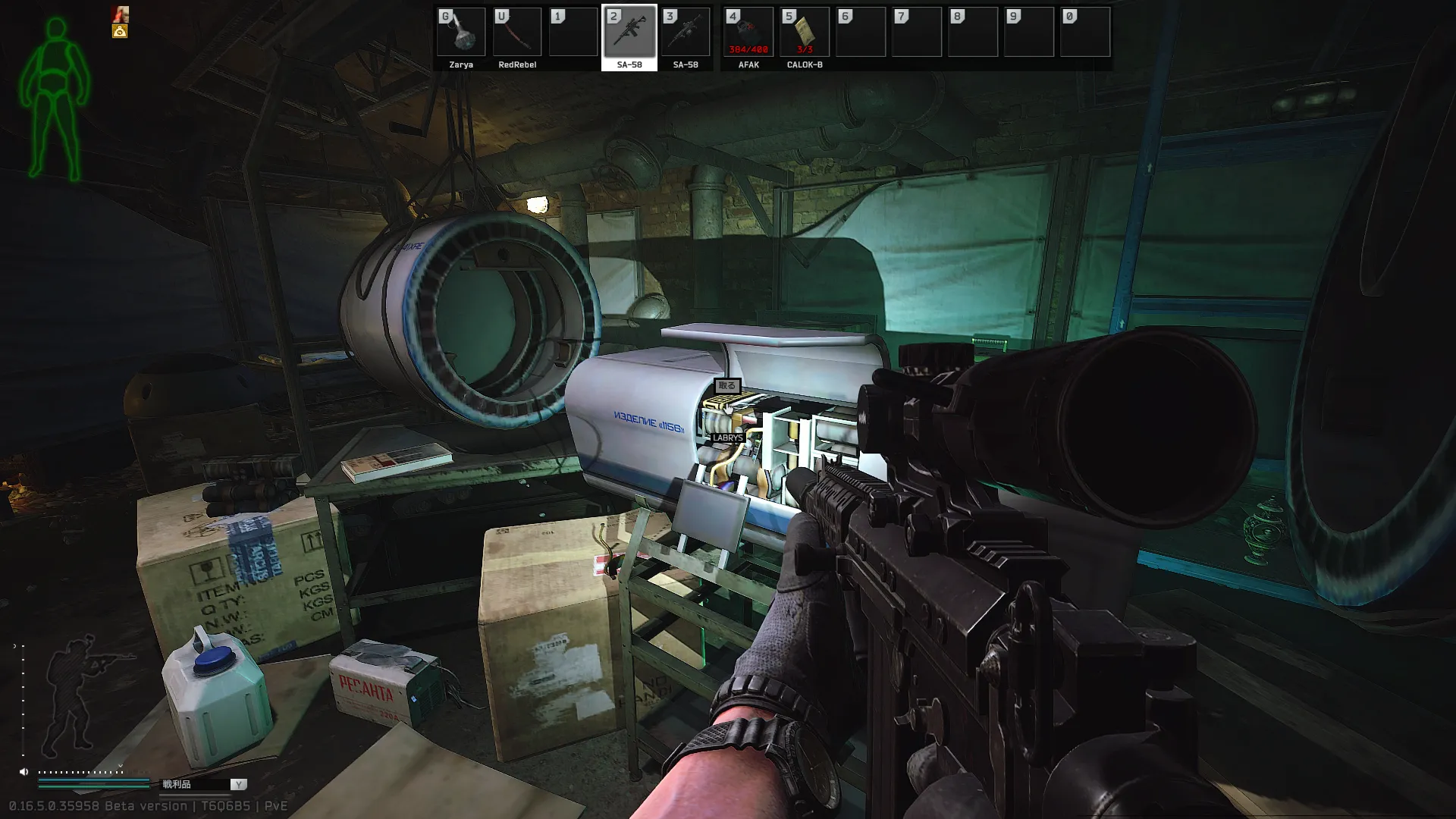Click the highlighted SA-58 rifle slot
This screenshot has height=819, width=1456.
(629, 33)
